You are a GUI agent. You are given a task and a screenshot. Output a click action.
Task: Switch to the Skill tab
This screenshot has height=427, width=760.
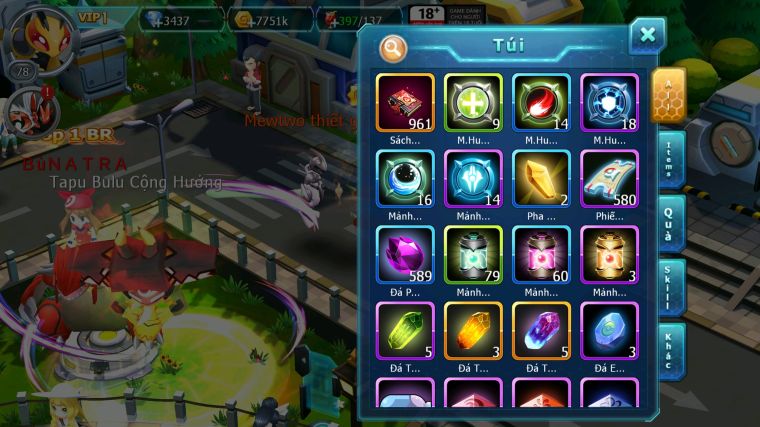point(669,287)
